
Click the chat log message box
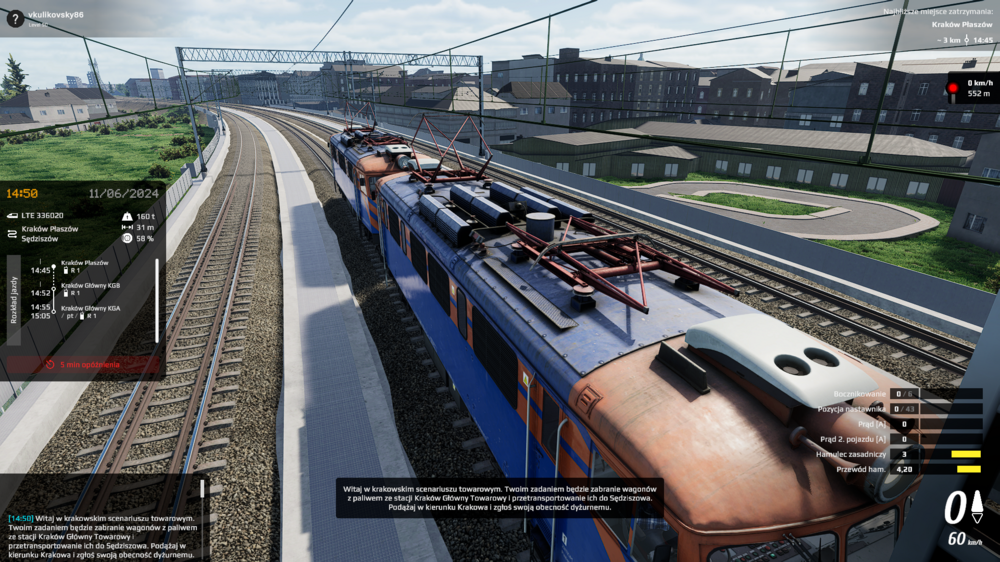[x=102, y=537]
